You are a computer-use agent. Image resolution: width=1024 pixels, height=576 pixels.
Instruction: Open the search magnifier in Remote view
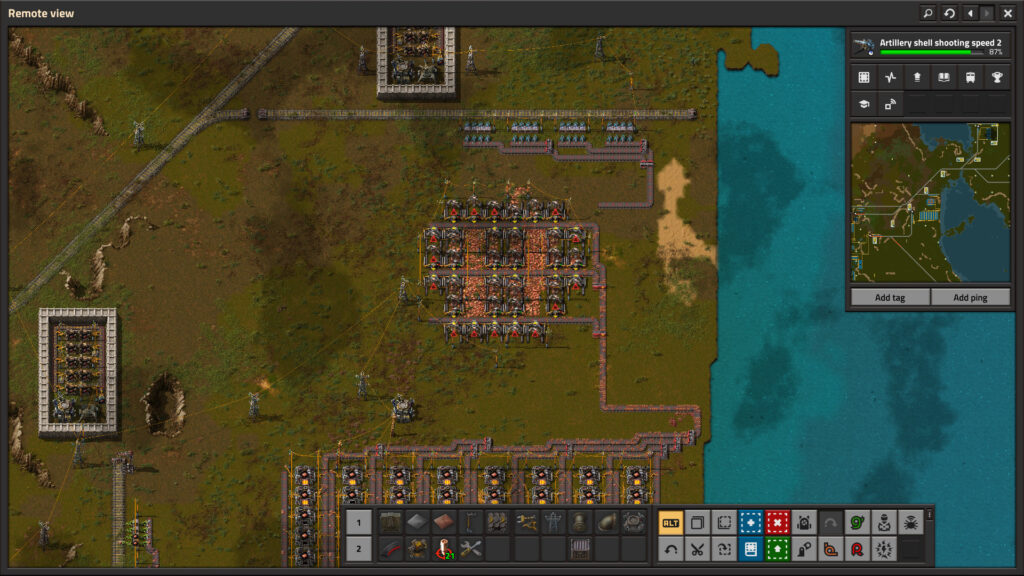pos(927,13)
